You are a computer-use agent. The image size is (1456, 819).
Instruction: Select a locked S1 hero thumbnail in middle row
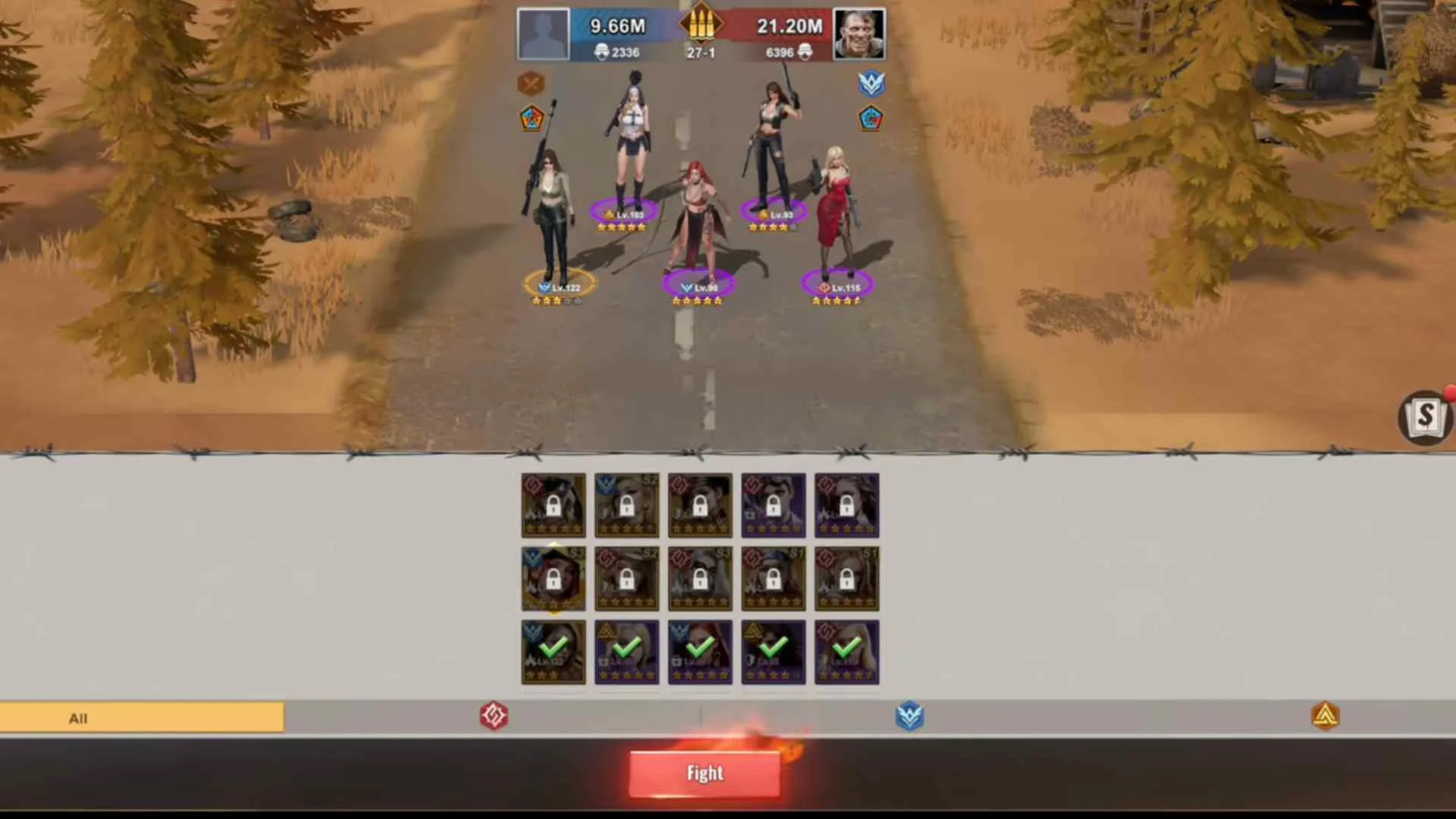(x=773, y=579)
